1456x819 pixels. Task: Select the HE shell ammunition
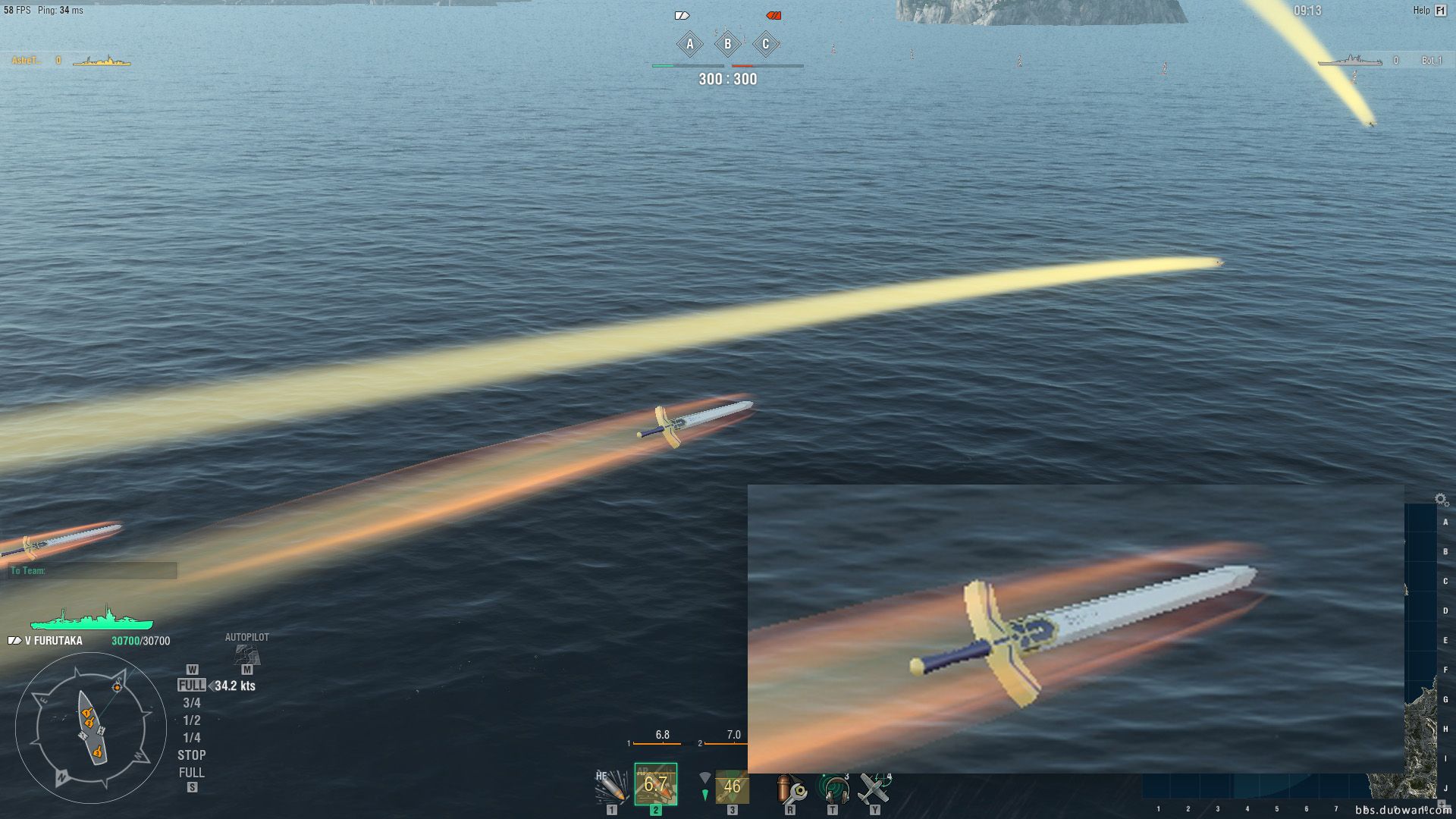[611, 786]
